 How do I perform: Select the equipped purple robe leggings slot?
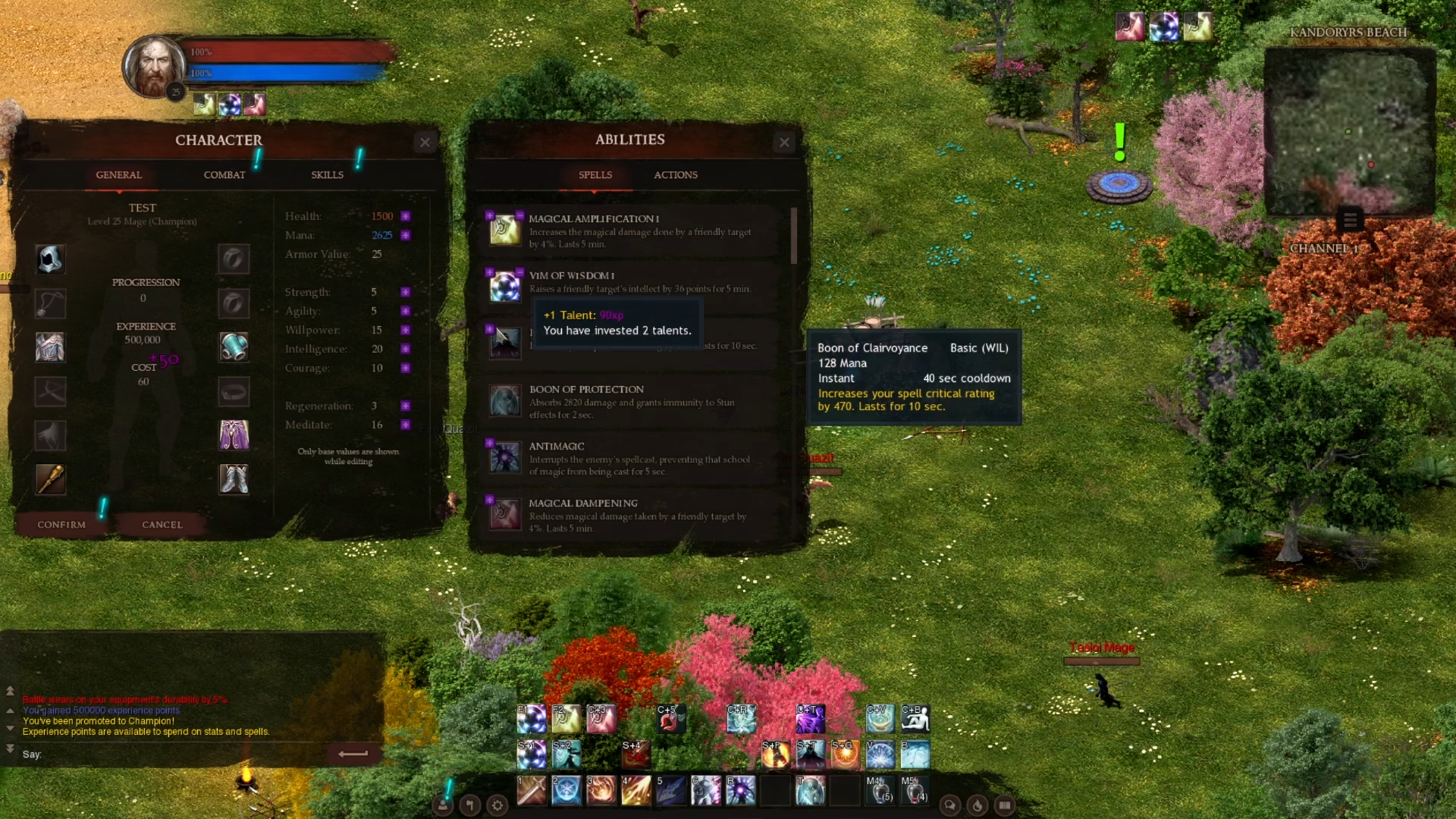tap(234, 435)
